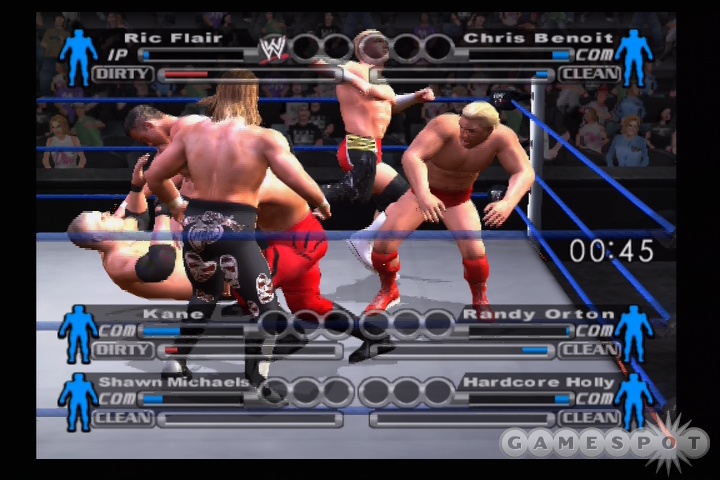Click Kane's blue body damage figure
The image size is (720, 480).
pos(78,332)
